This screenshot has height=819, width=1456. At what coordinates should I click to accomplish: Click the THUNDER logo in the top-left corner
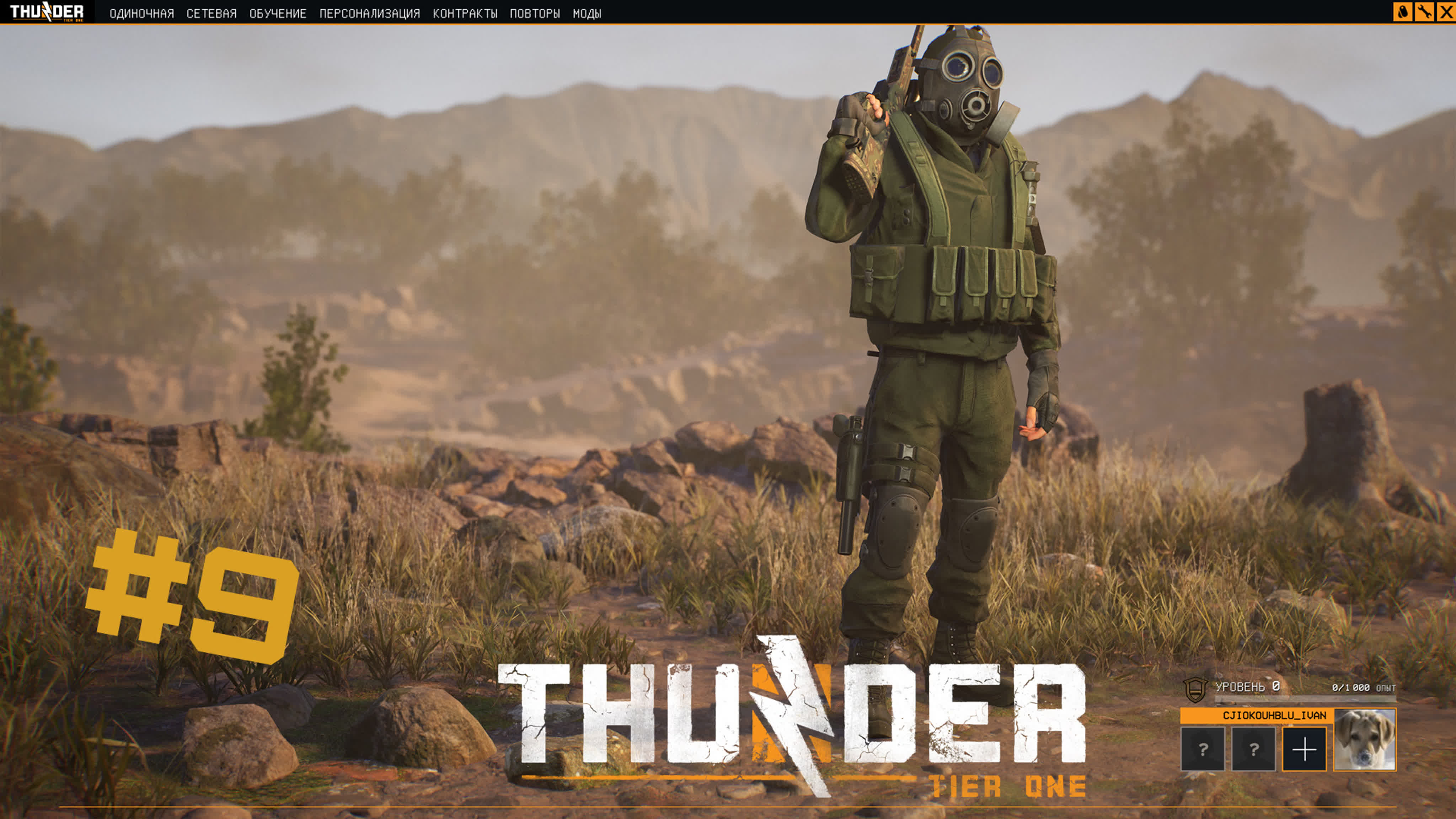[x=48, y=12]
